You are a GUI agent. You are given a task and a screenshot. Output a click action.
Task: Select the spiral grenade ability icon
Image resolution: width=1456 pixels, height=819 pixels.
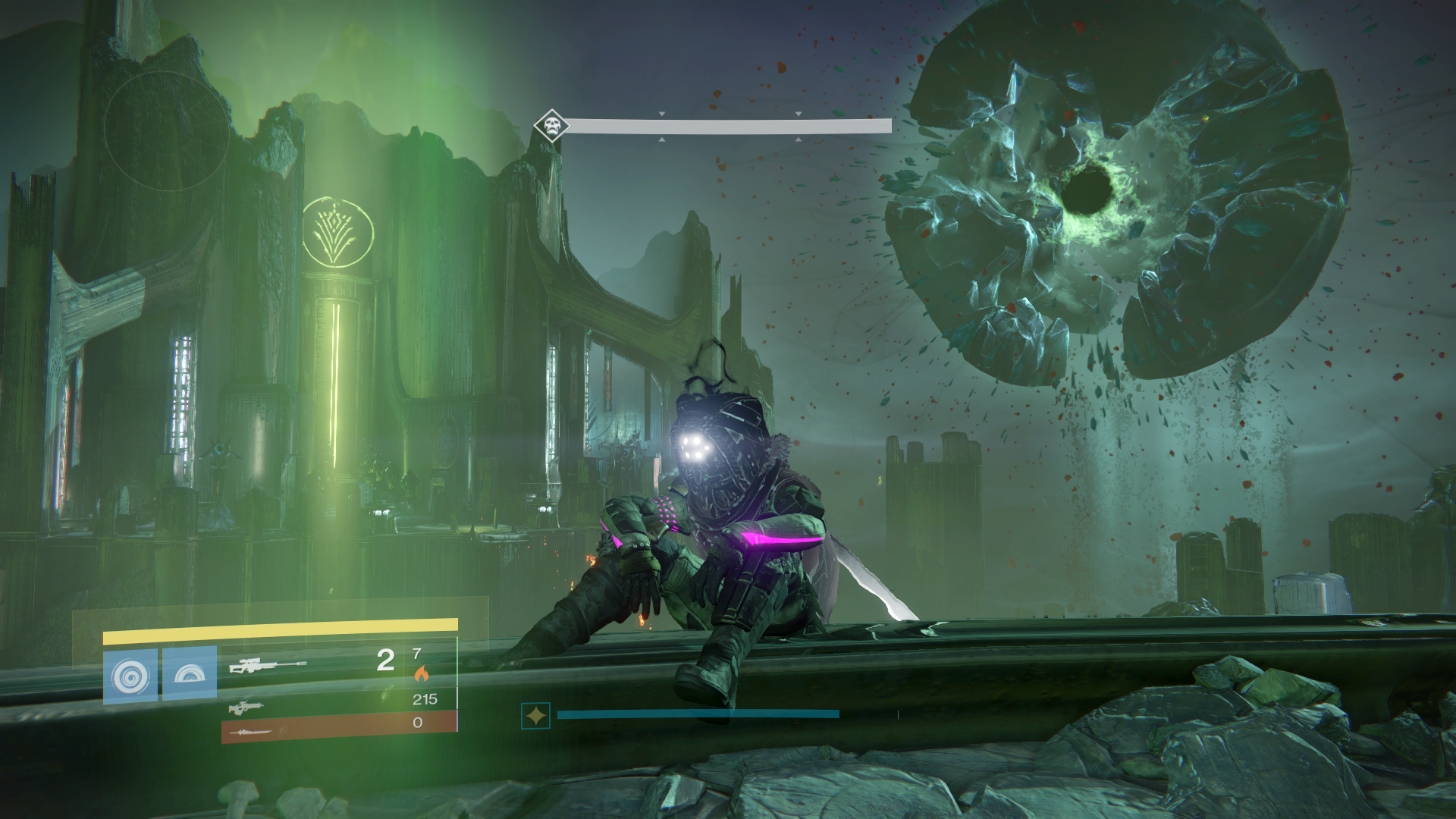130,675
